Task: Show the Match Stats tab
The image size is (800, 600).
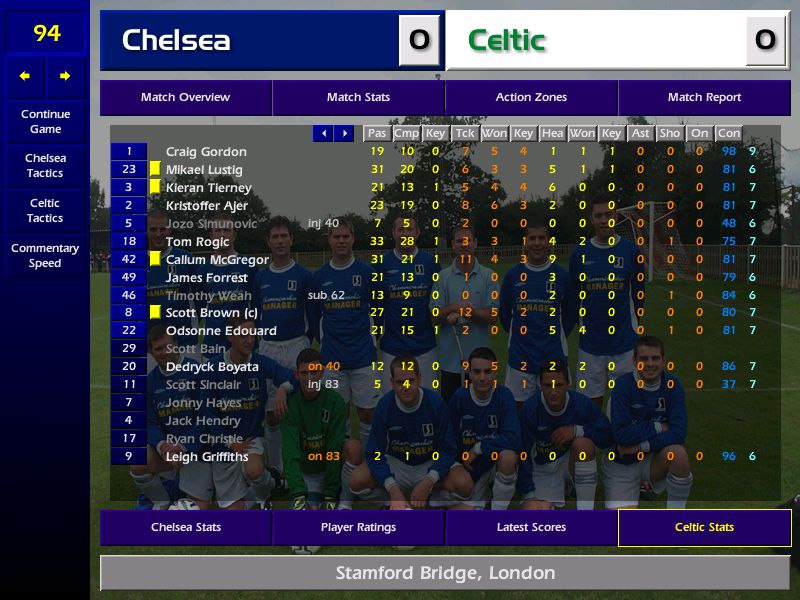Action: 358,97
